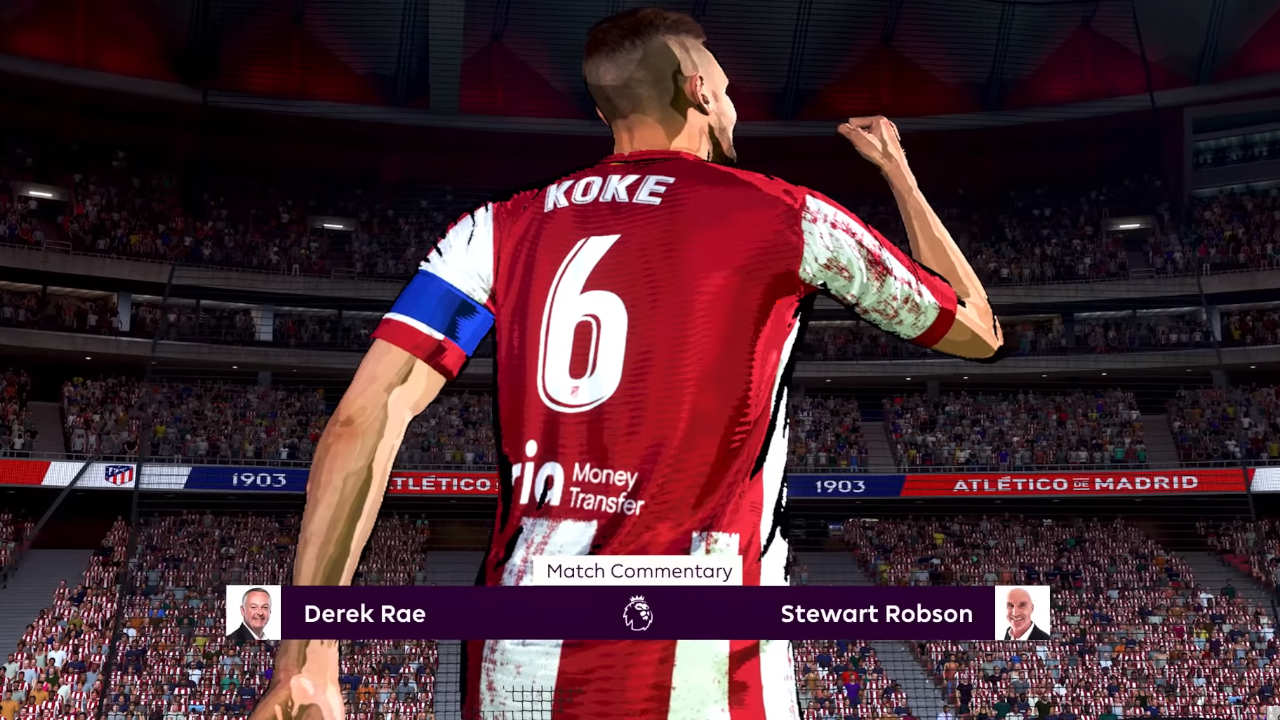Select the commentator name Stewart Robson
Image resolution: width=1280 pixels, height=720 pixels.
point(878,614)
